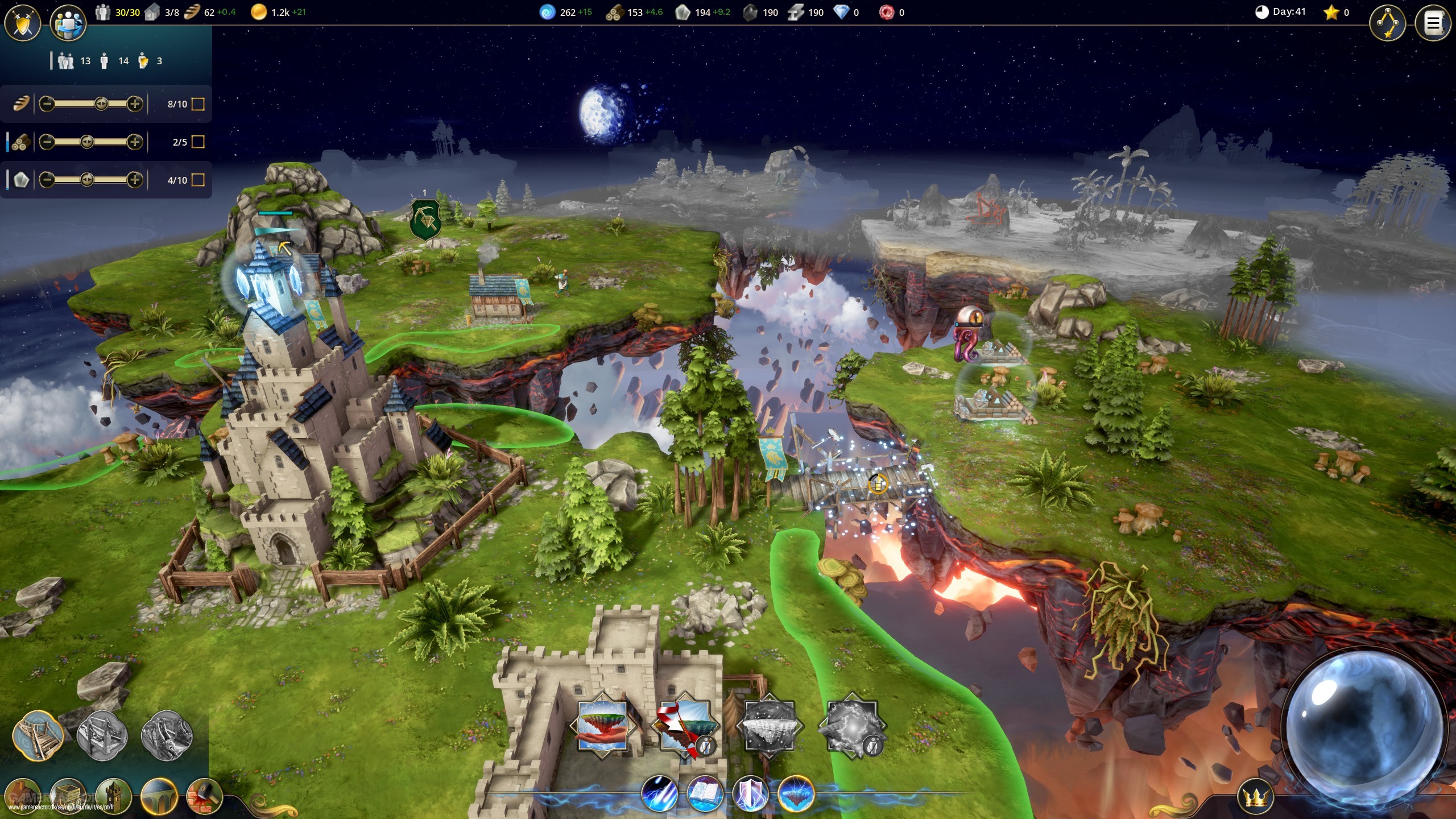Image resolution: width=1456 pixels, height=819 pixels.
Task: Increase bread workers with the plus button
Action: [135, 104]
